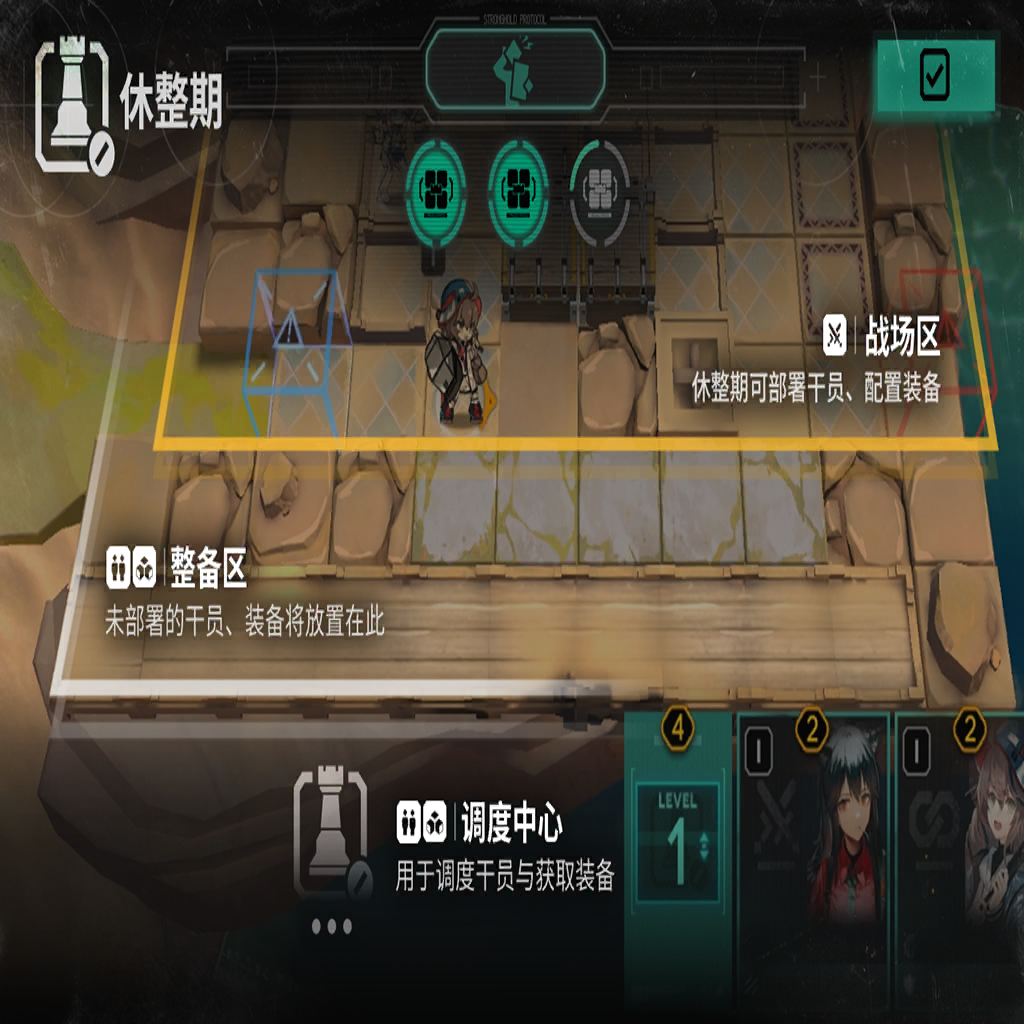The image size is (1024, 1024).
Task: Tap the grey inactive circular badge
Action: click(597, 192)
